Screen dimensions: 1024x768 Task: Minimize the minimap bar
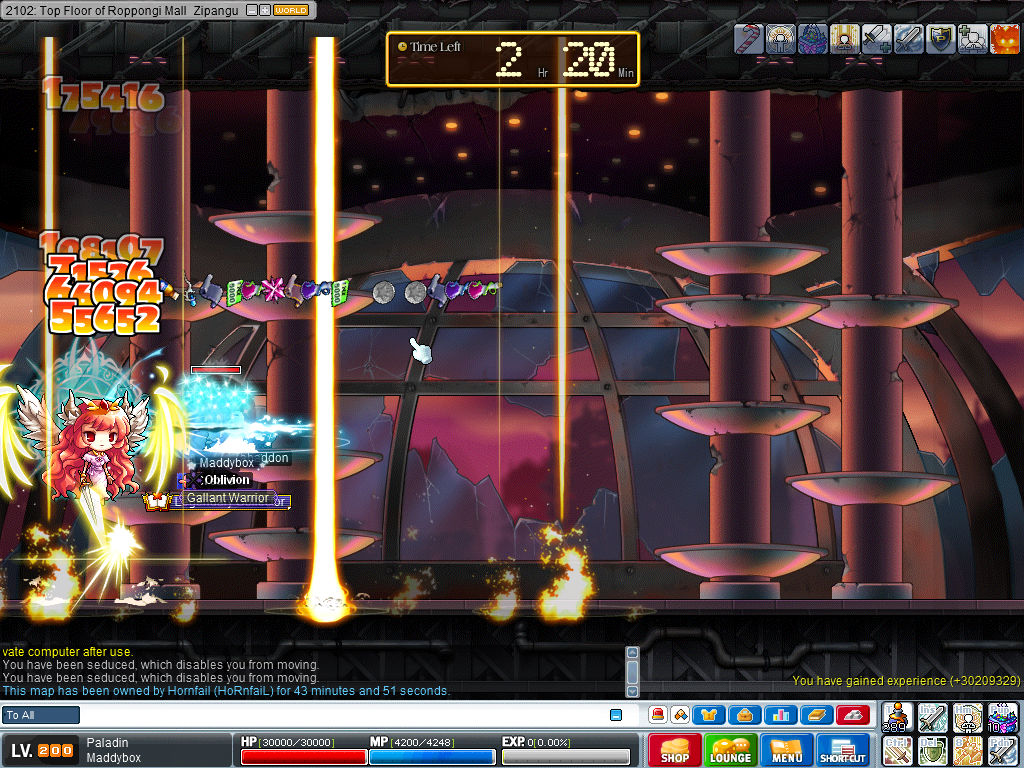click(x=251, y=10)
